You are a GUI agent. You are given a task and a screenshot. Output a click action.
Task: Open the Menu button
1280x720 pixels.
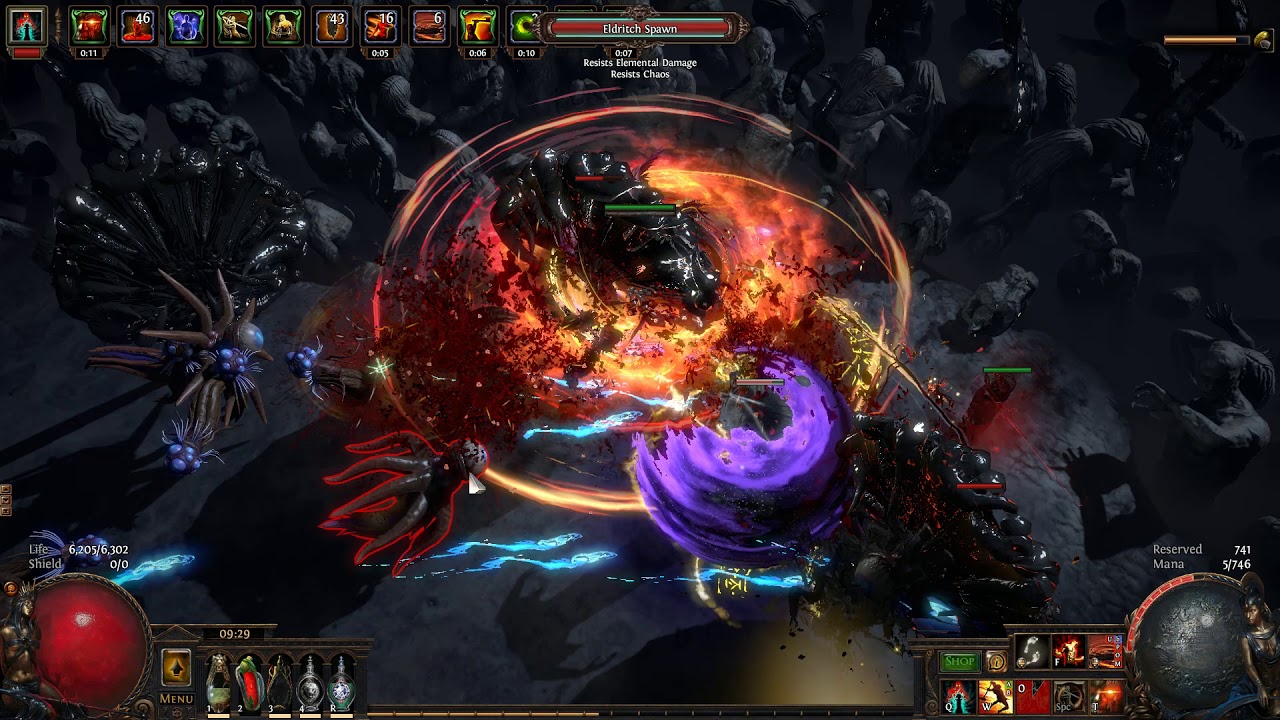point(176,699)
